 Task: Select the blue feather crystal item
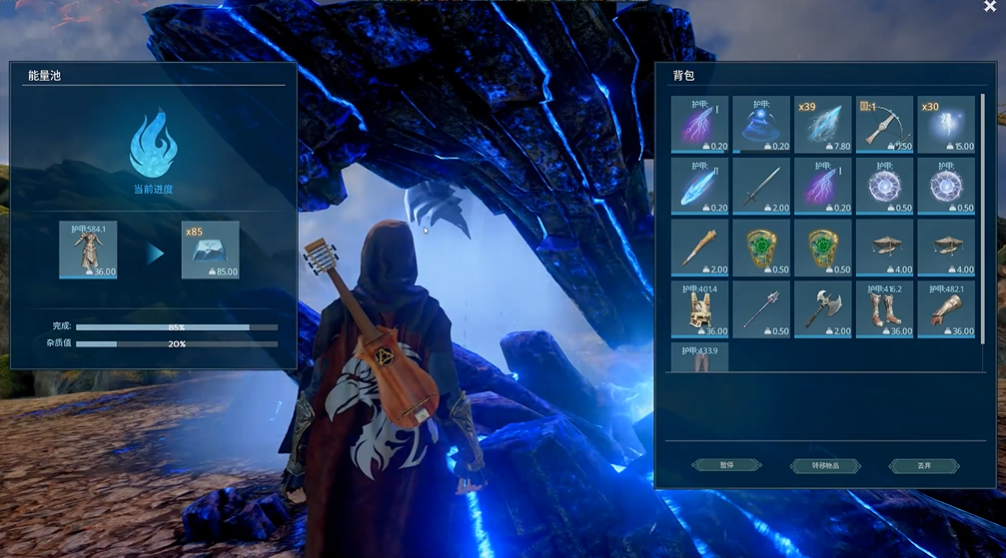tap(699, 186)
